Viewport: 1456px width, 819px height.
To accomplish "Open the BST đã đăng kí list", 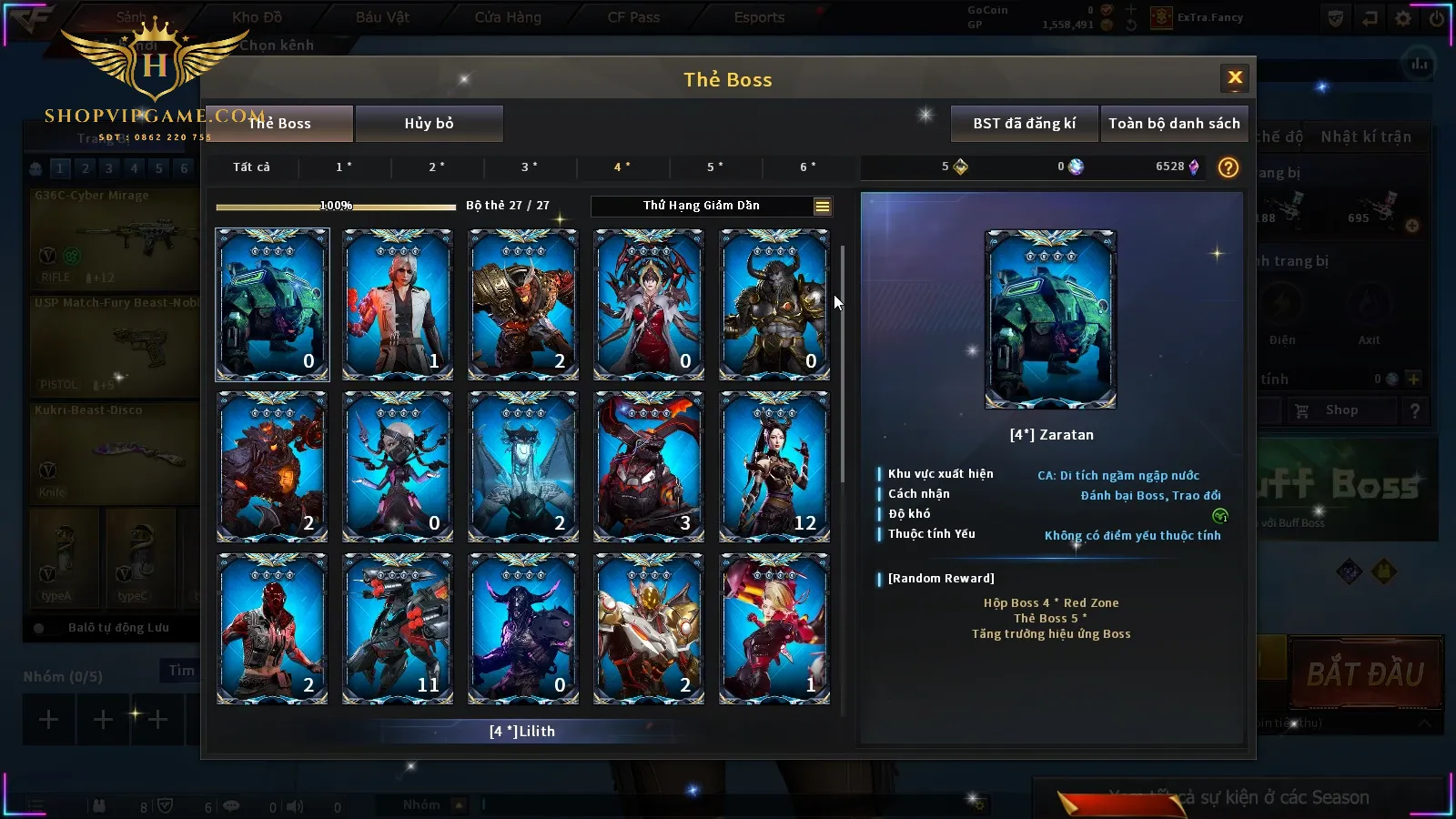I will click(1024, 124).
